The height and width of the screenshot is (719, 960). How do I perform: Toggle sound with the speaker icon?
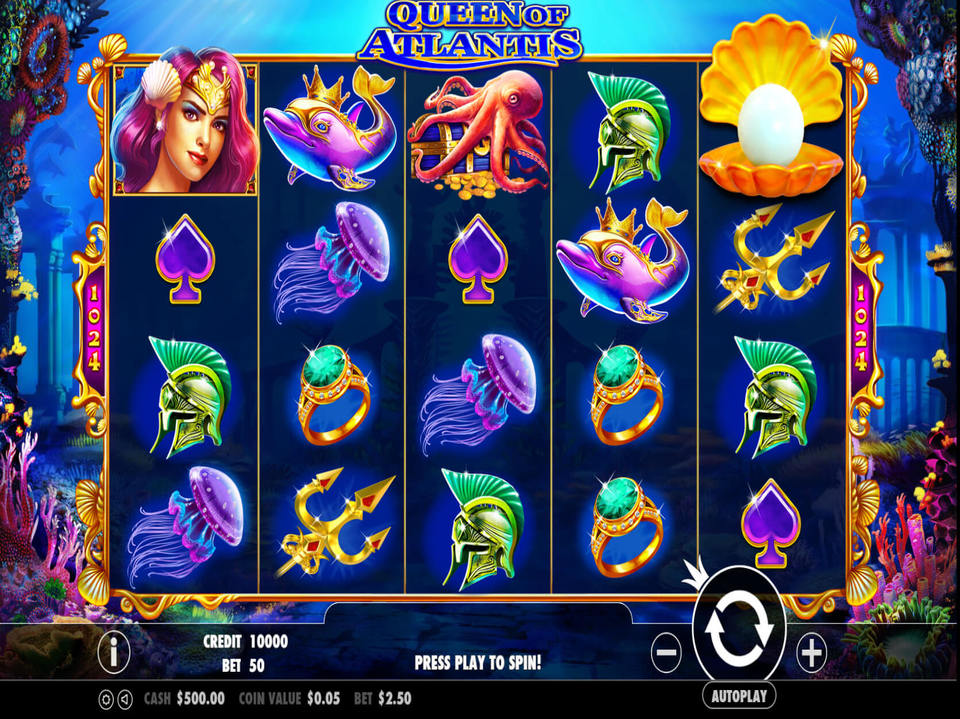click(124, 699)
